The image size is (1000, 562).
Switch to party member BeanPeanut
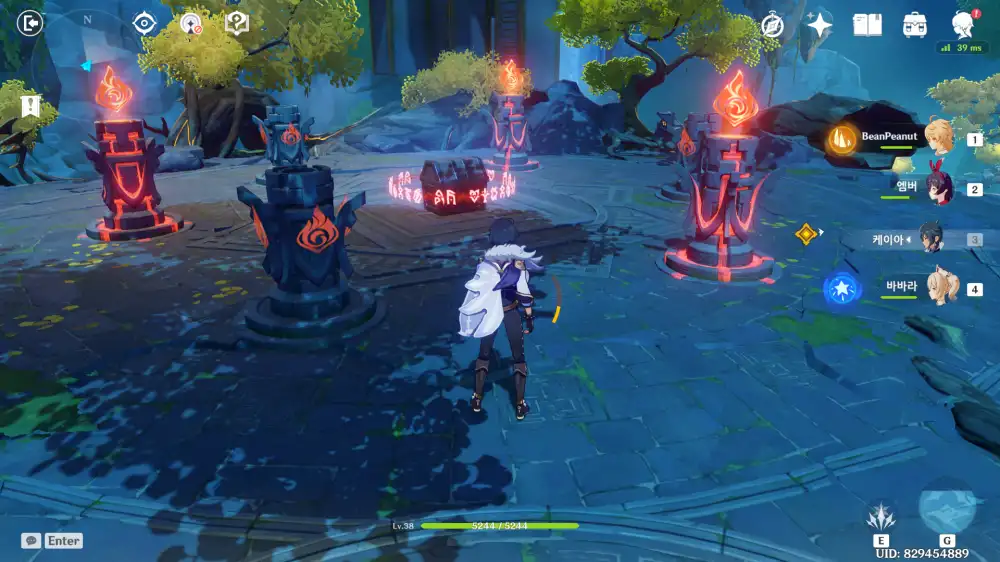point(938,137)
